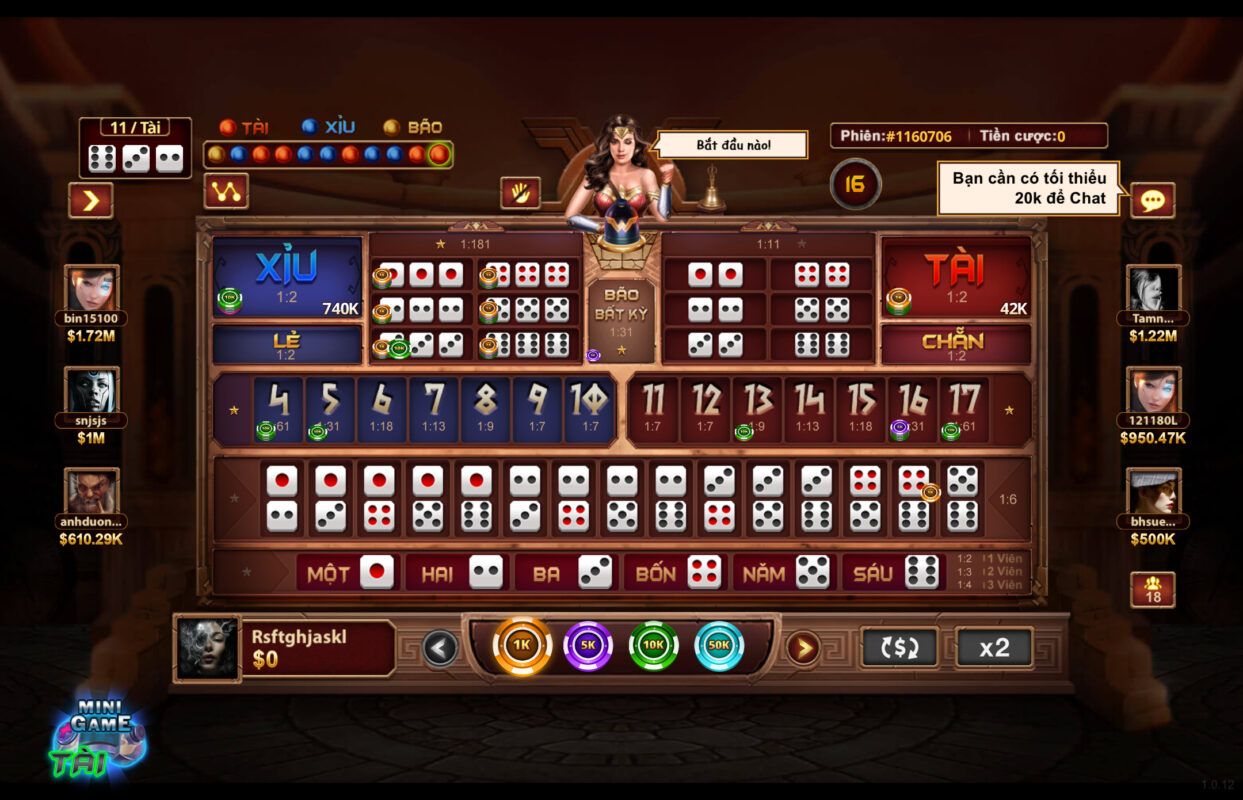Bet on the XỈU area
Image resolution: width=1243 pixels, height=800 pixels.
click(287, 277)
